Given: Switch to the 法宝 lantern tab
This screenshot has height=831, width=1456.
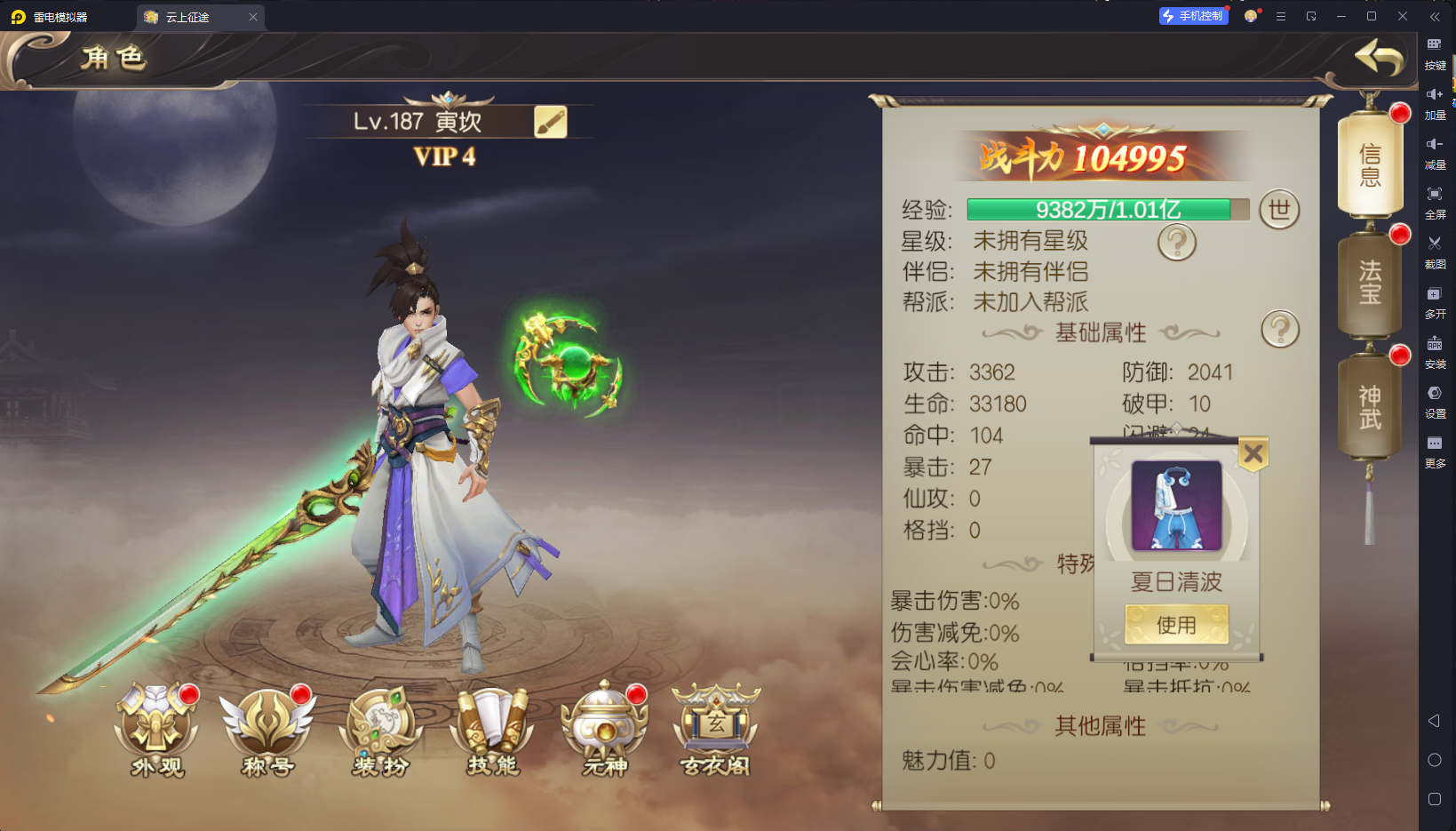Looking at the screenshot, I should pos(1370,283).
